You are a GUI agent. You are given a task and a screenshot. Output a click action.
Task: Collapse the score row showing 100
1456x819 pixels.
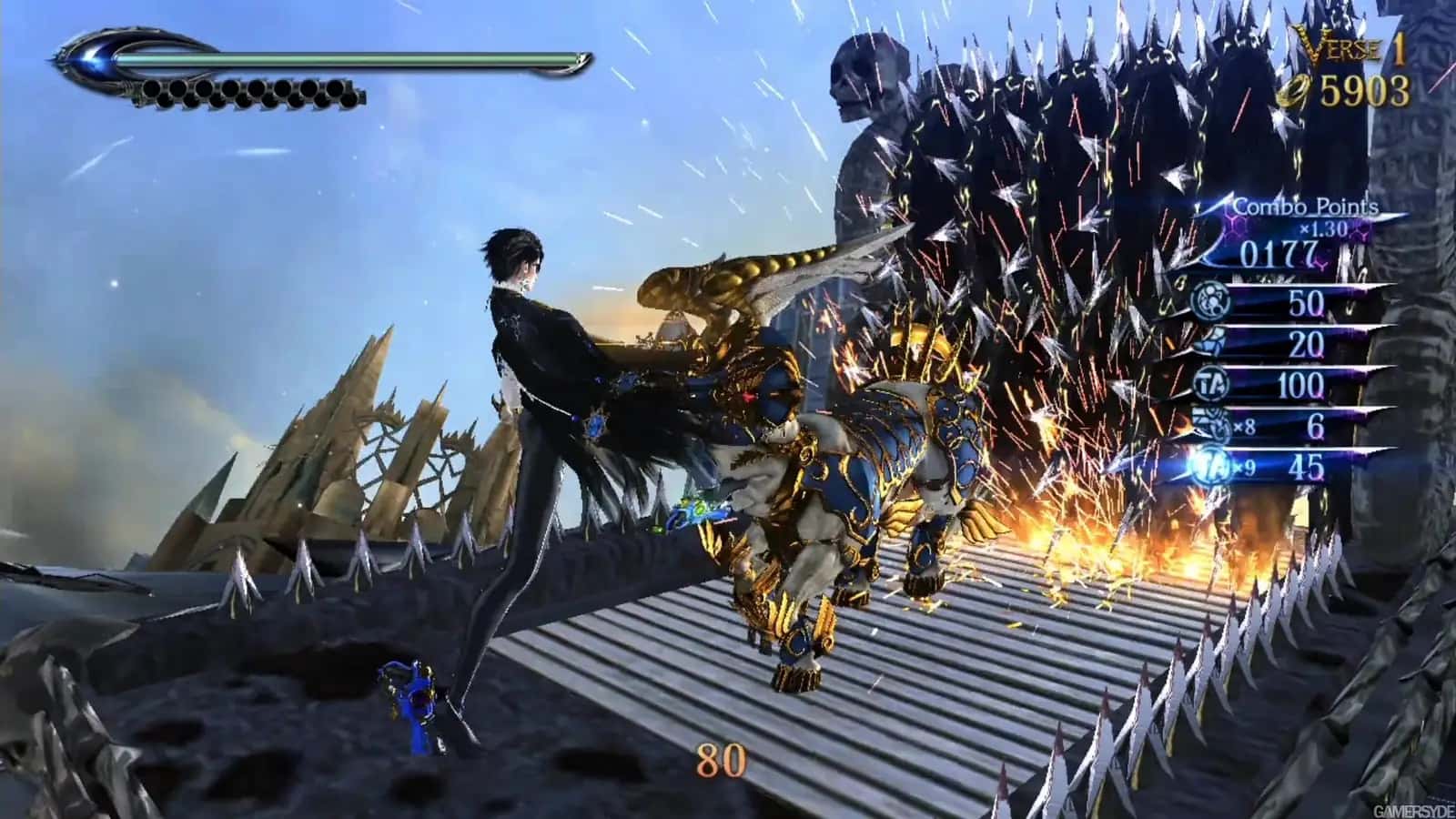point(1301,383)
